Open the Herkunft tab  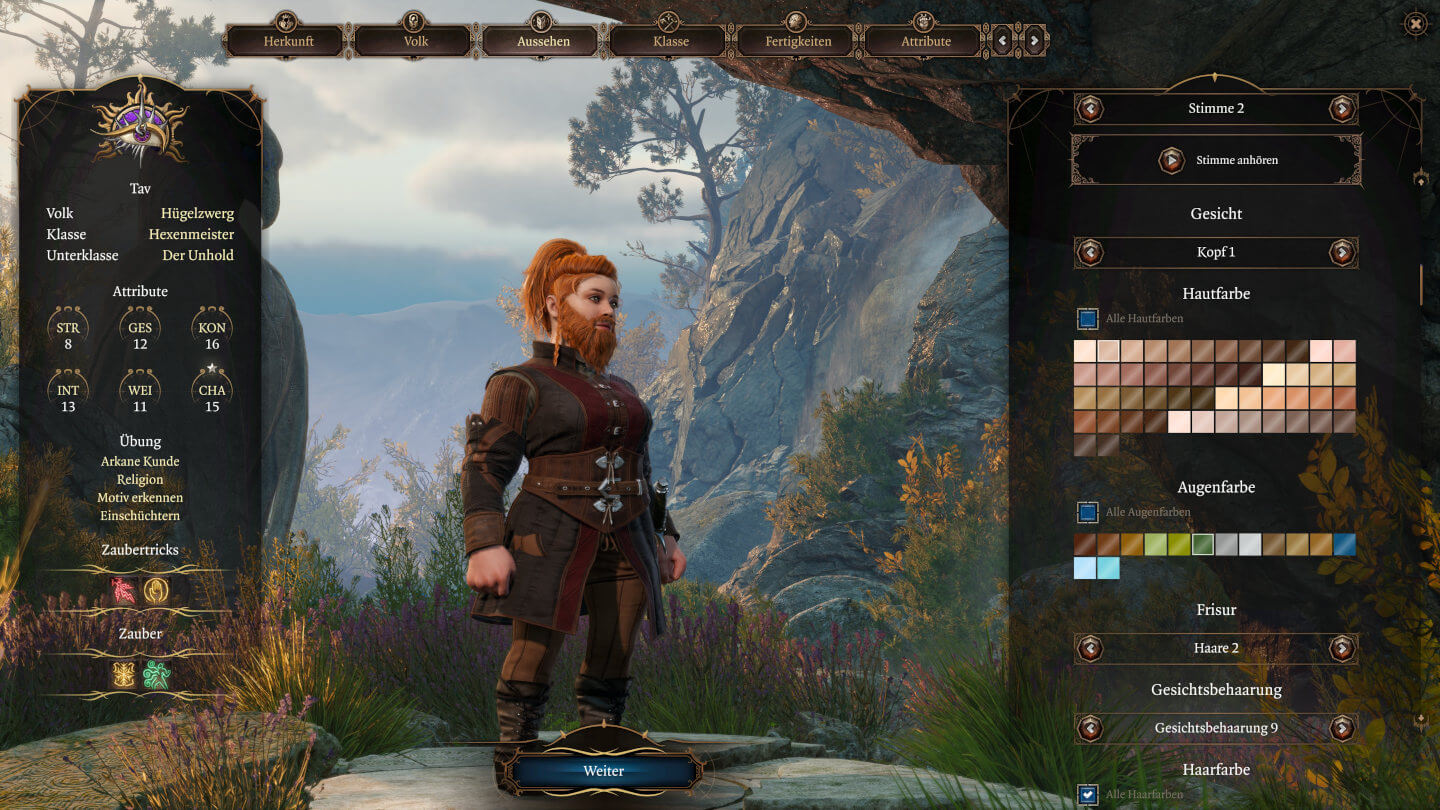(x=288, y=41)
